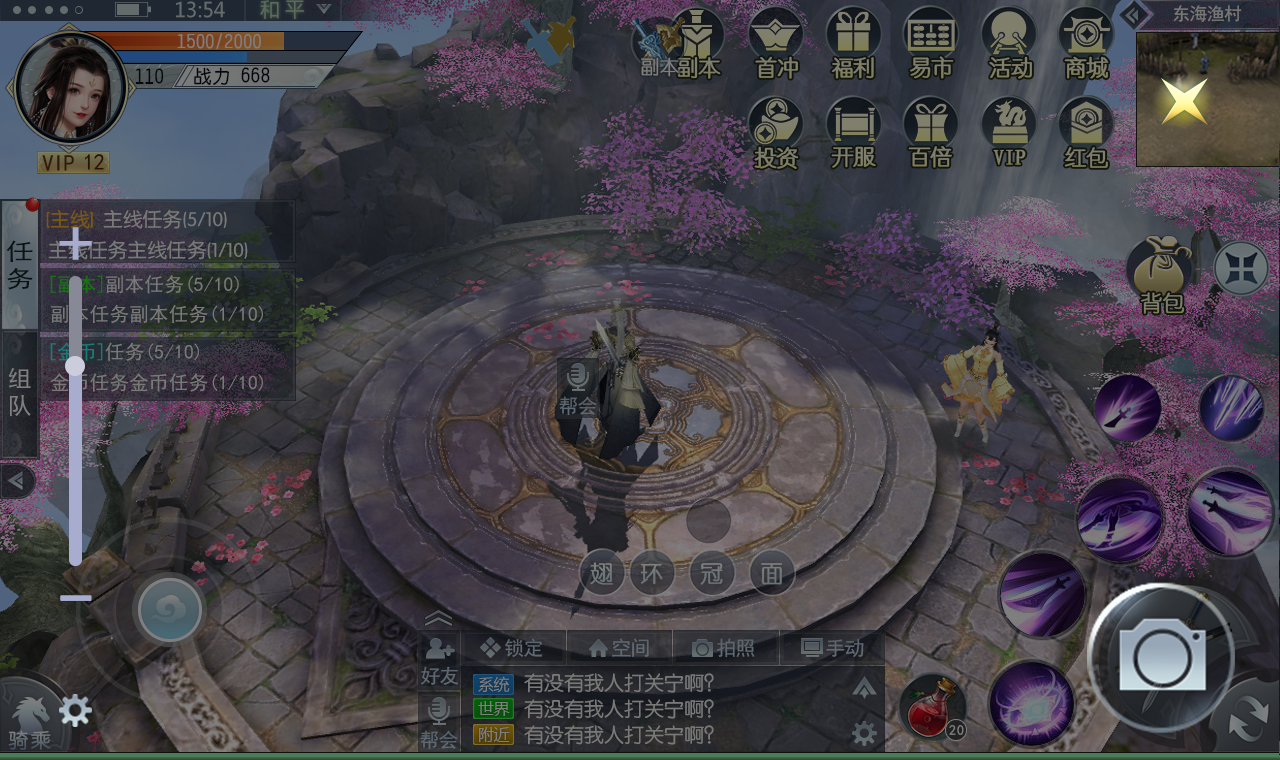Open the 活动 events menu
1280x760 pixels.
pos(1009,43)
